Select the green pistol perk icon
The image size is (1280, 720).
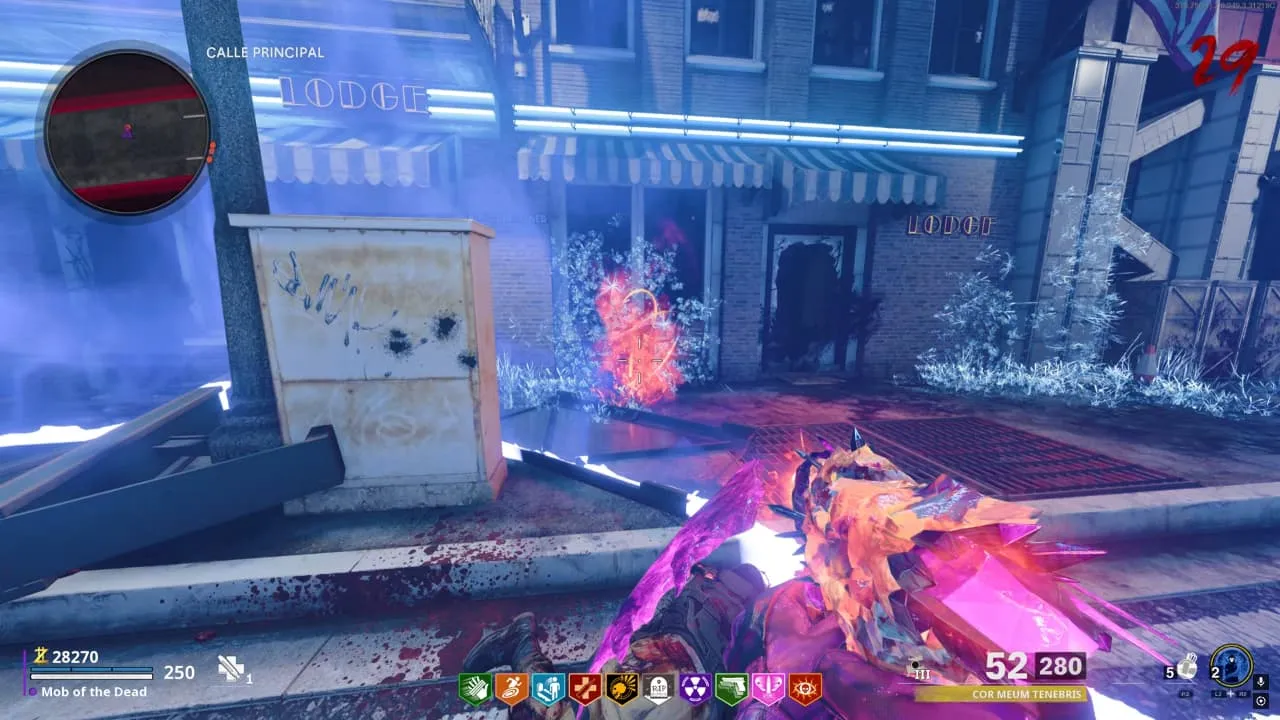732,688
